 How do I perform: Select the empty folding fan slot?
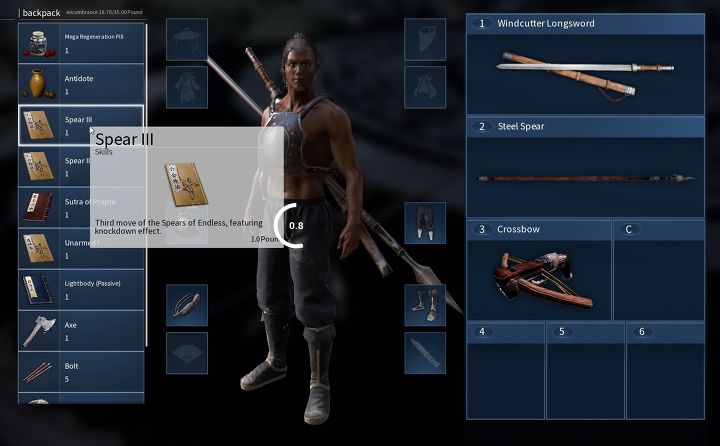point(187,352)
